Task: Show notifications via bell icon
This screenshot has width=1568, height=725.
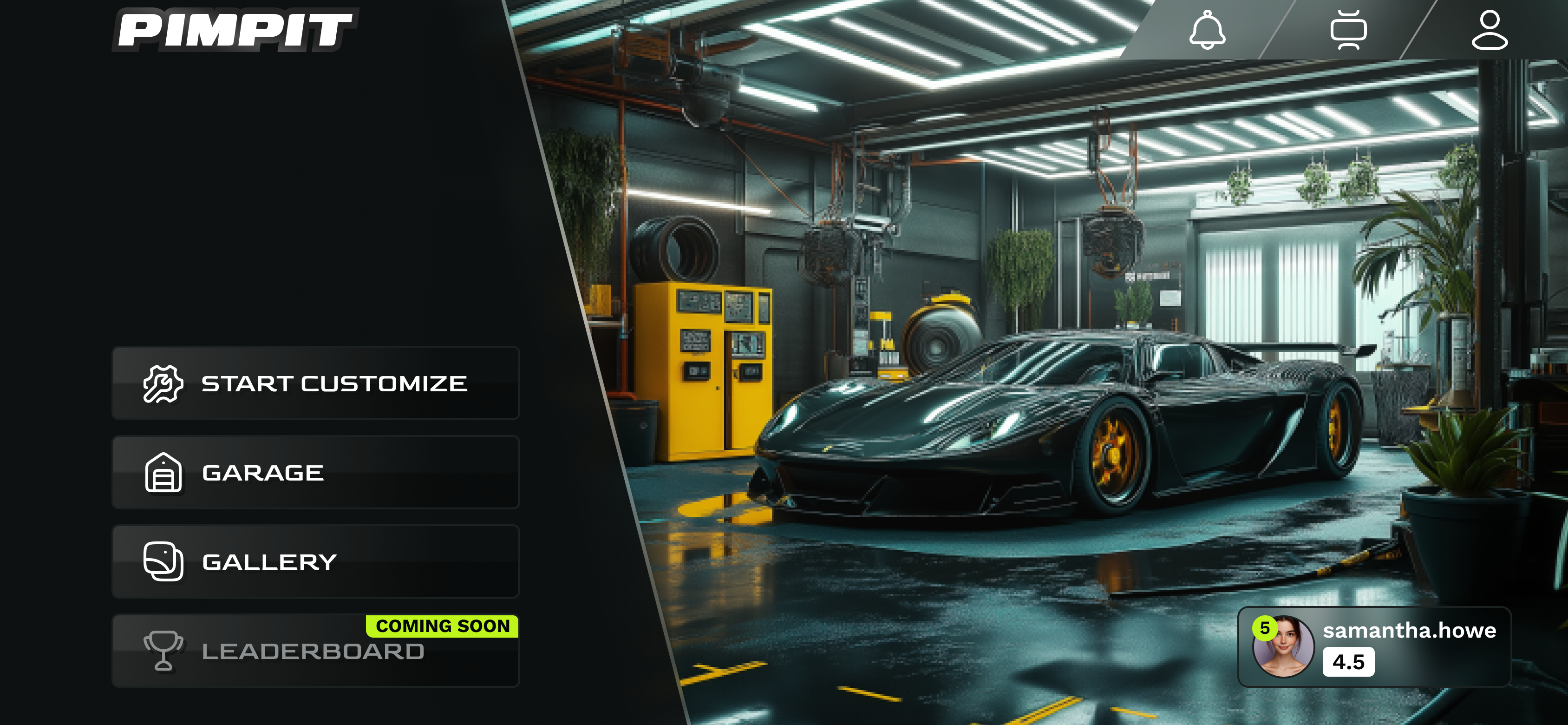Action: coord(1207,30)
